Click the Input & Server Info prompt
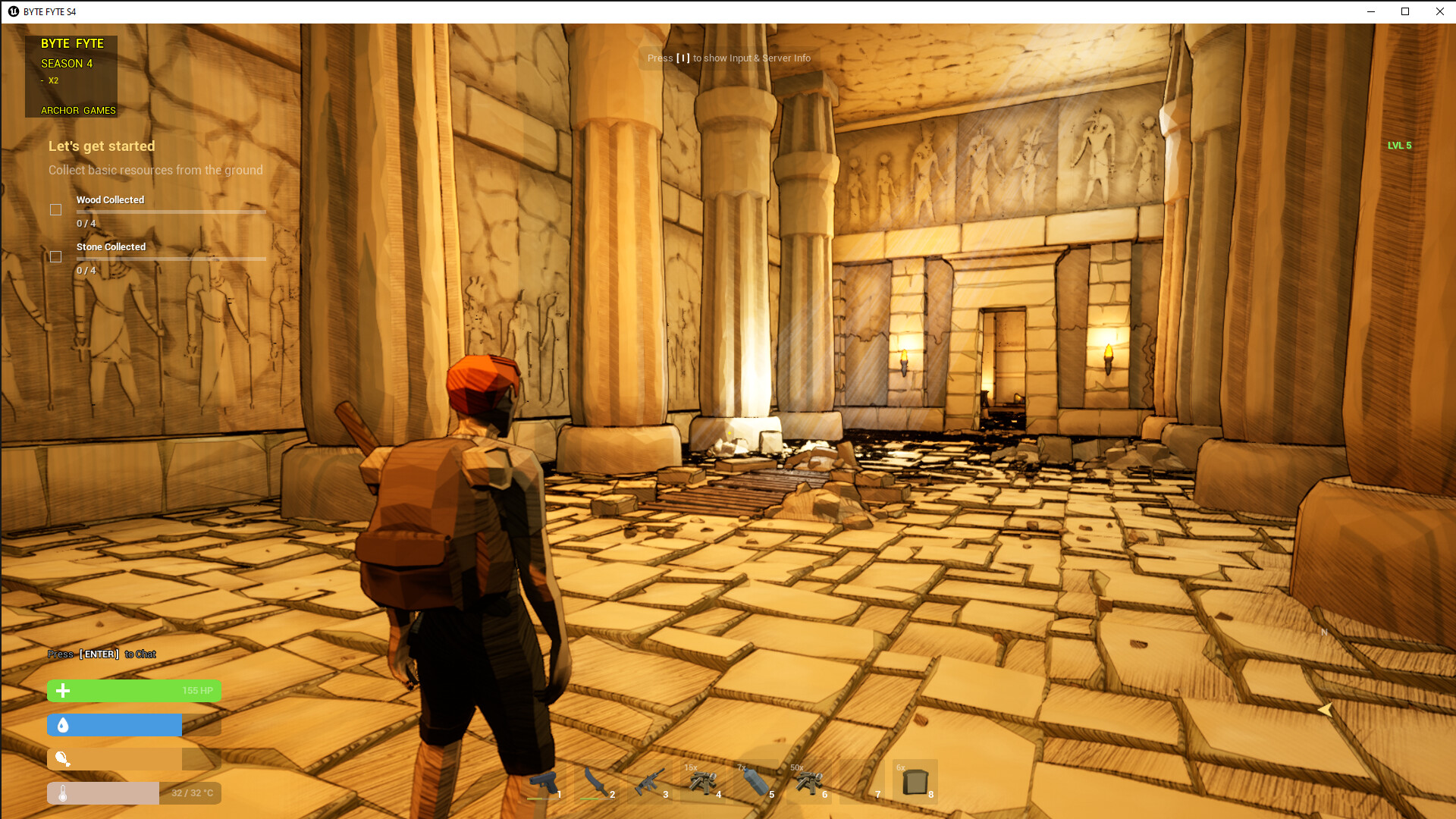Image resolution: width=1456 pixels, height=819 pixels. [x=728, y=58]
